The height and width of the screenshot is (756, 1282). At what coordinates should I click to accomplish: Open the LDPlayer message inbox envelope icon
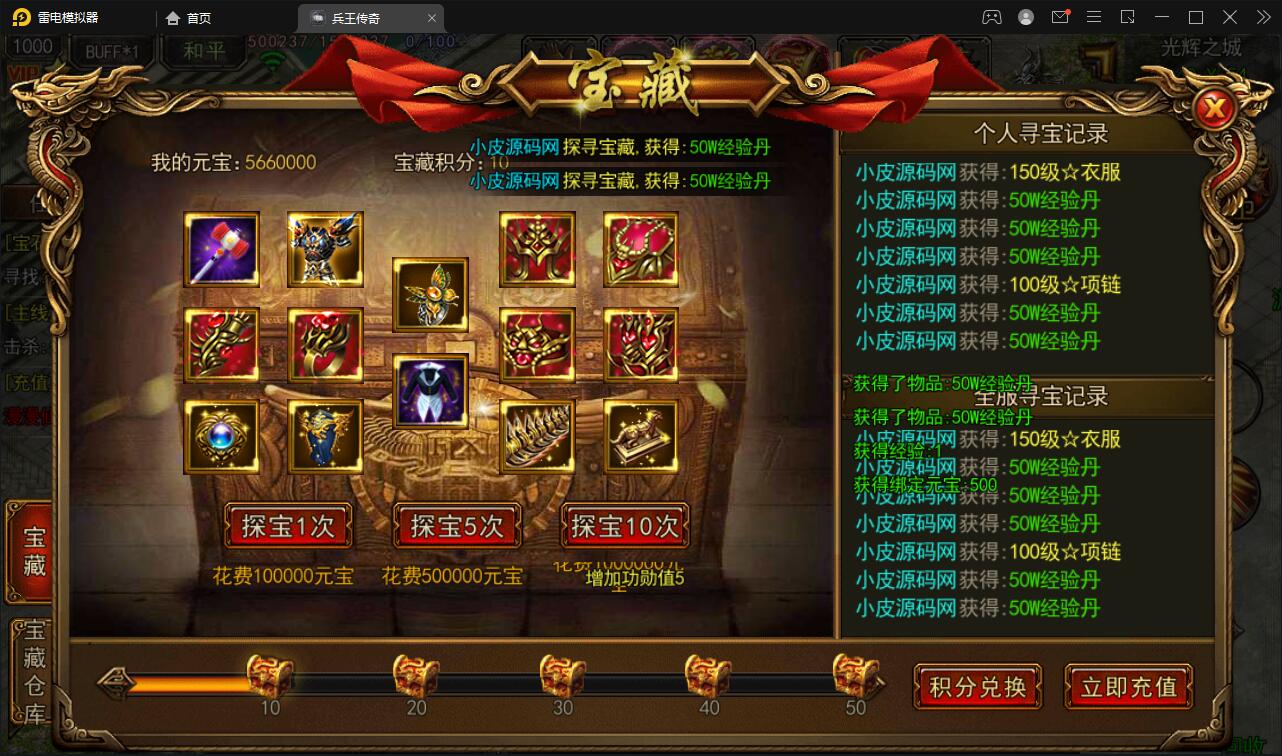[x=1060, y=17]
